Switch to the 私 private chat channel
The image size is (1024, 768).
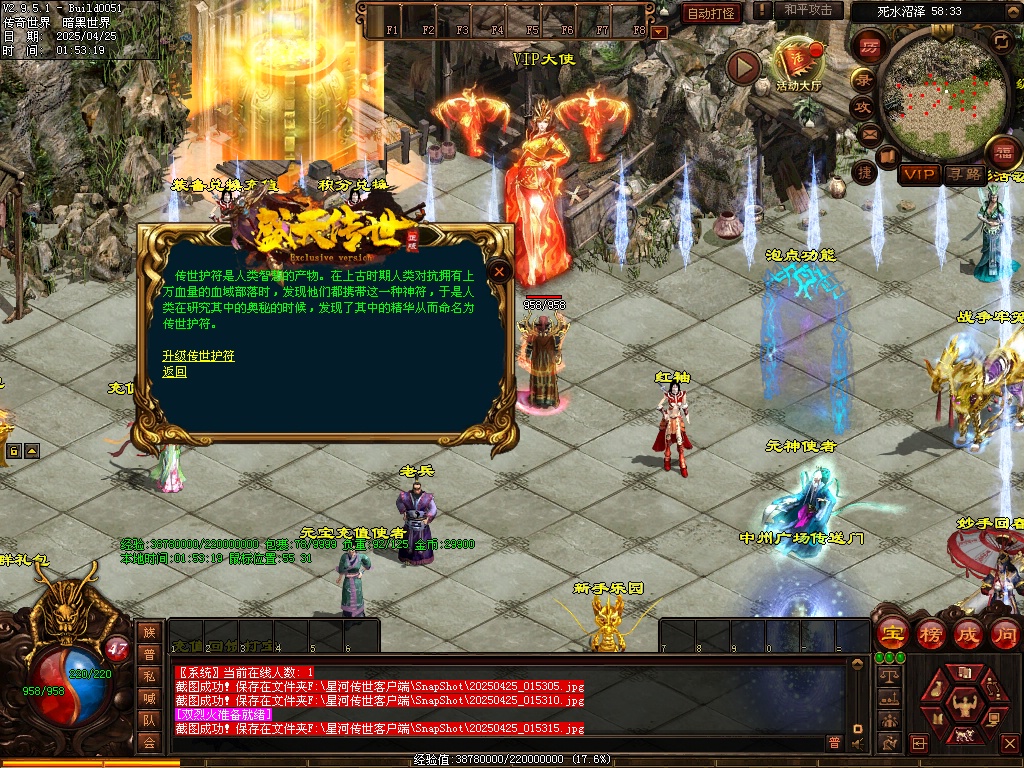[x=149, y=677]
